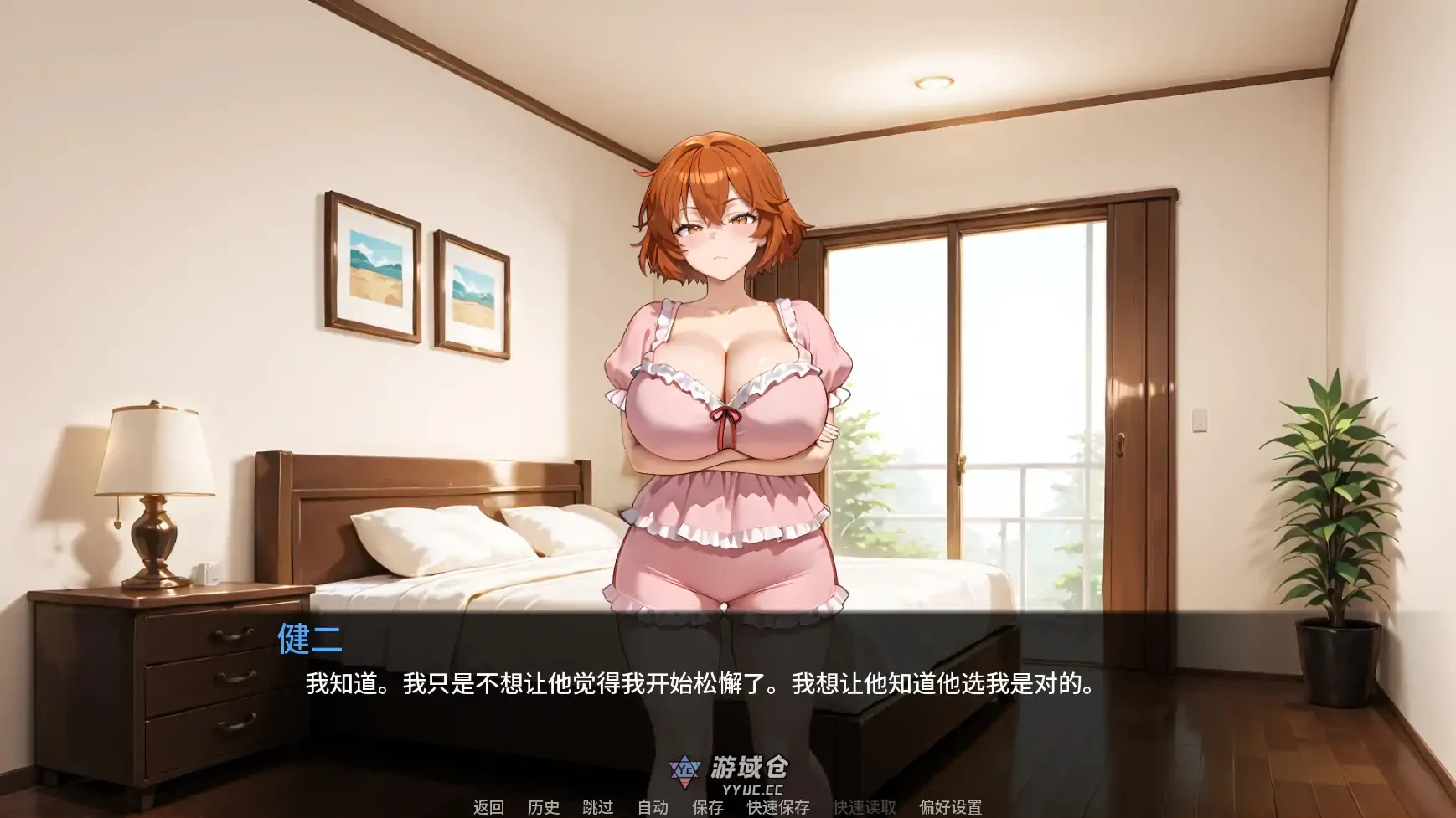The image size is (1456, 818).
Task: Click the YC hexagram watermark icon
Action: [684, 770]
